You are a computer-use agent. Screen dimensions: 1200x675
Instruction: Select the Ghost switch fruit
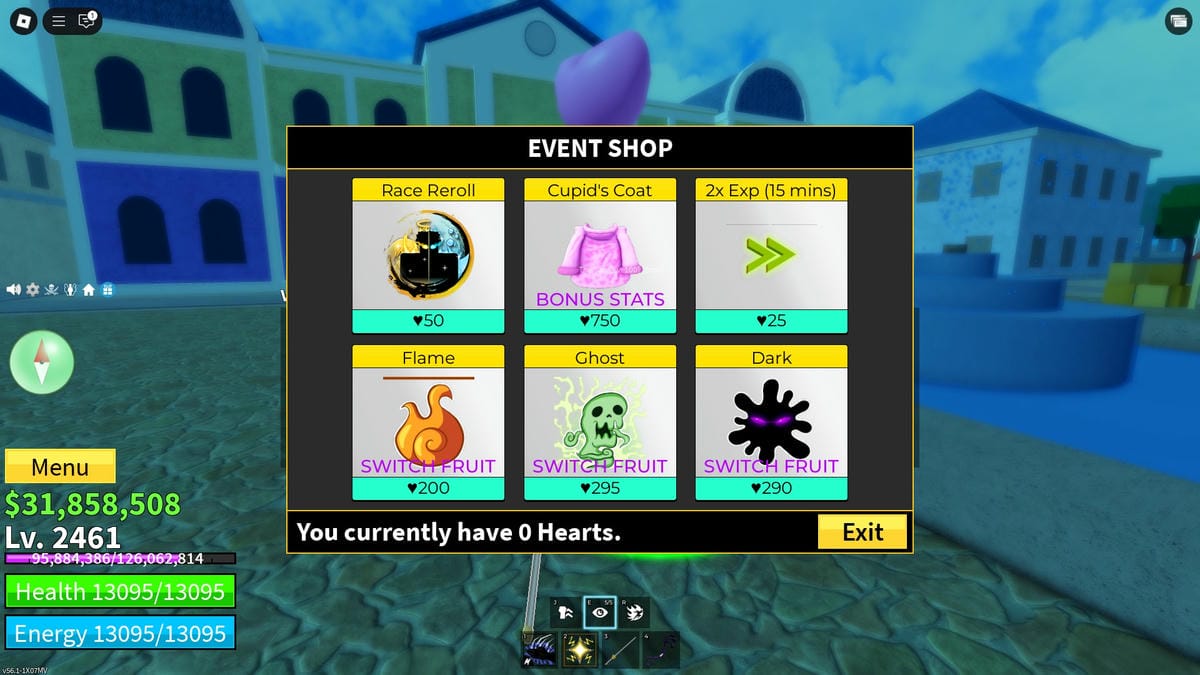(x=600, y=422)
